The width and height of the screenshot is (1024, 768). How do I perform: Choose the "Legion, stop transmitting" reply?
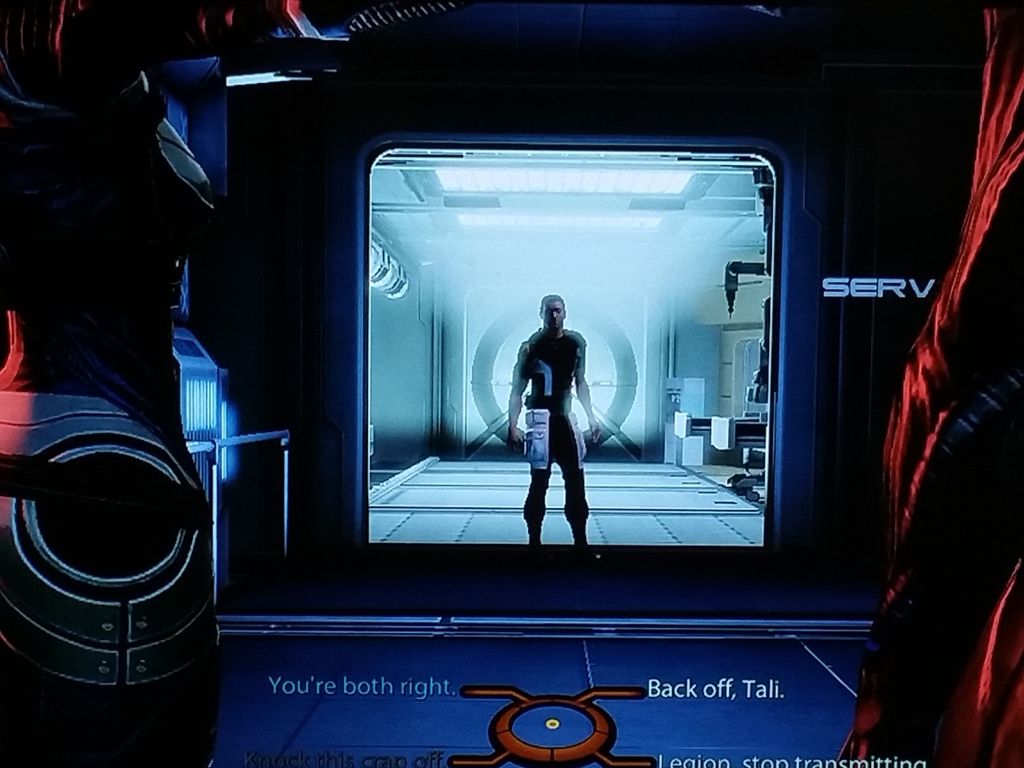click(790, 762)
